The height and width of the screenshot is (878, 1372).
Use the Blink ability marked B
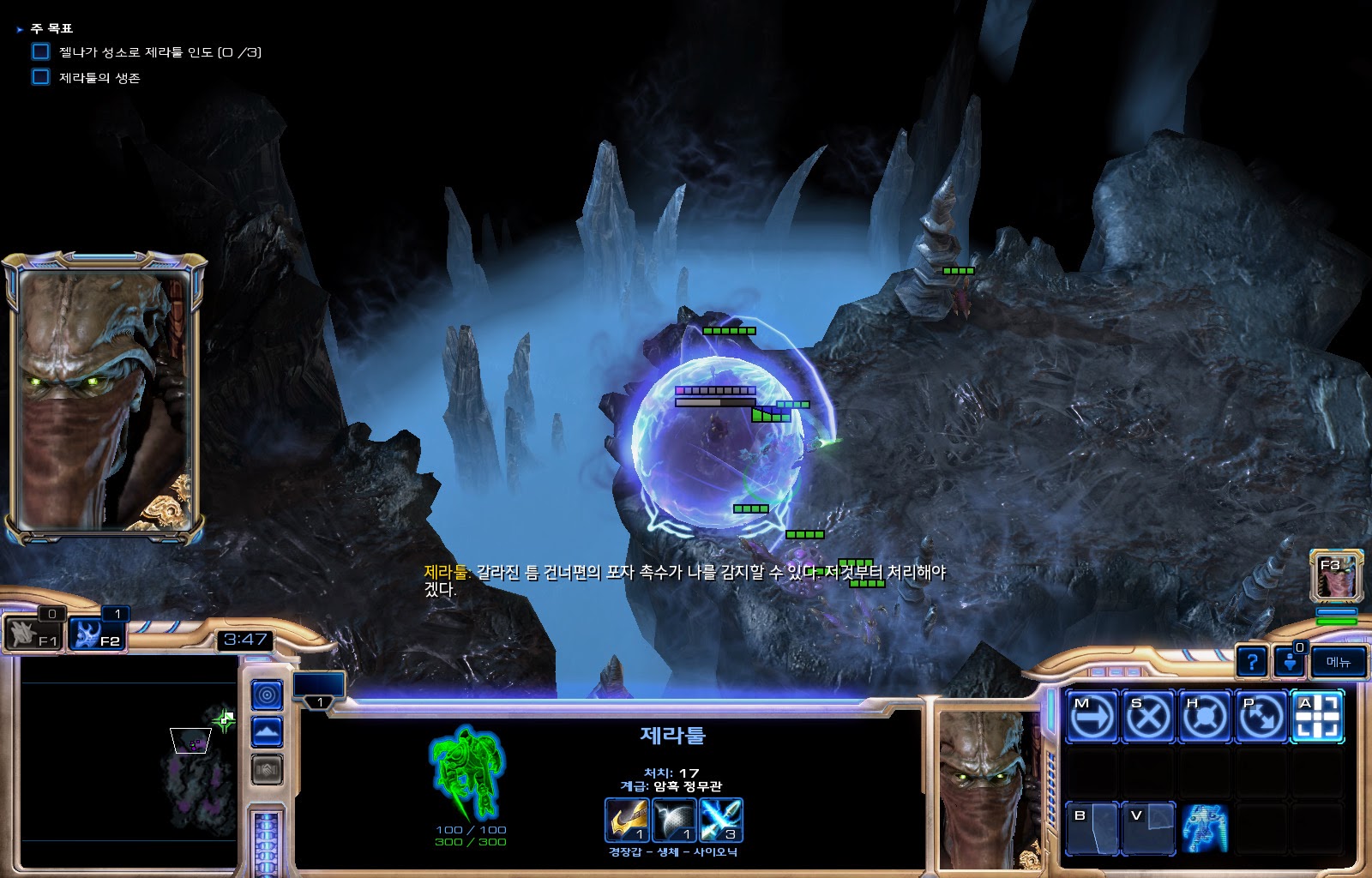(x=1092, y=828)
